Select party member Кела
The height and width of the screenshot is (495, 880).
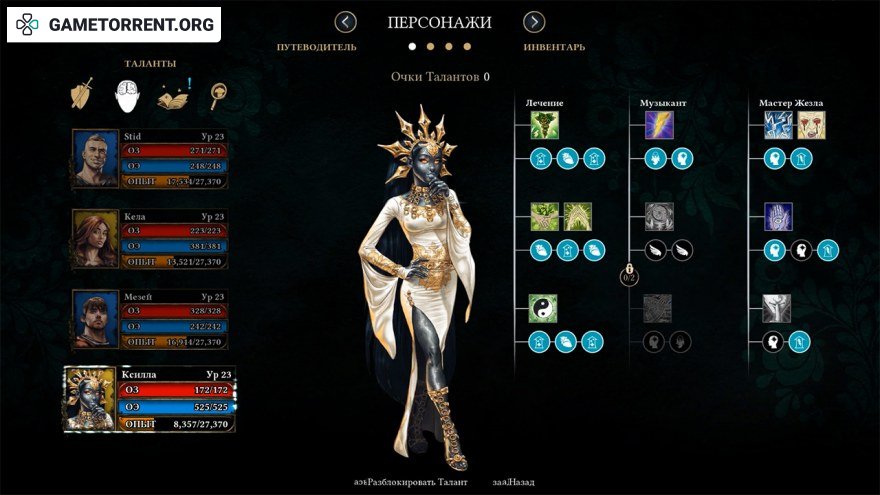pos(150,238)
